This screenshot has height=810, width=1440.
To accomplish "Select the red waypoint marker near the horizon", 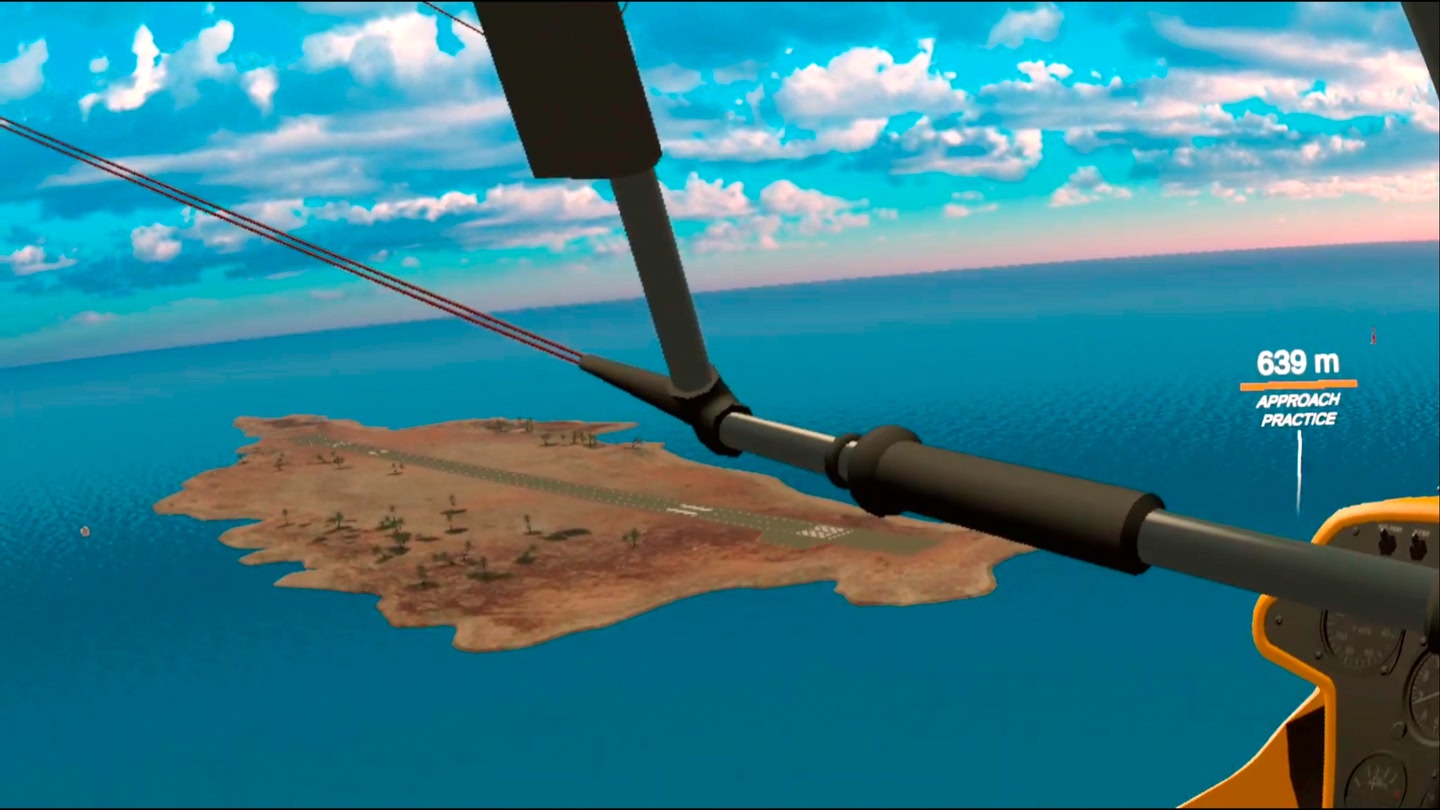I will tap(1372, 335).
